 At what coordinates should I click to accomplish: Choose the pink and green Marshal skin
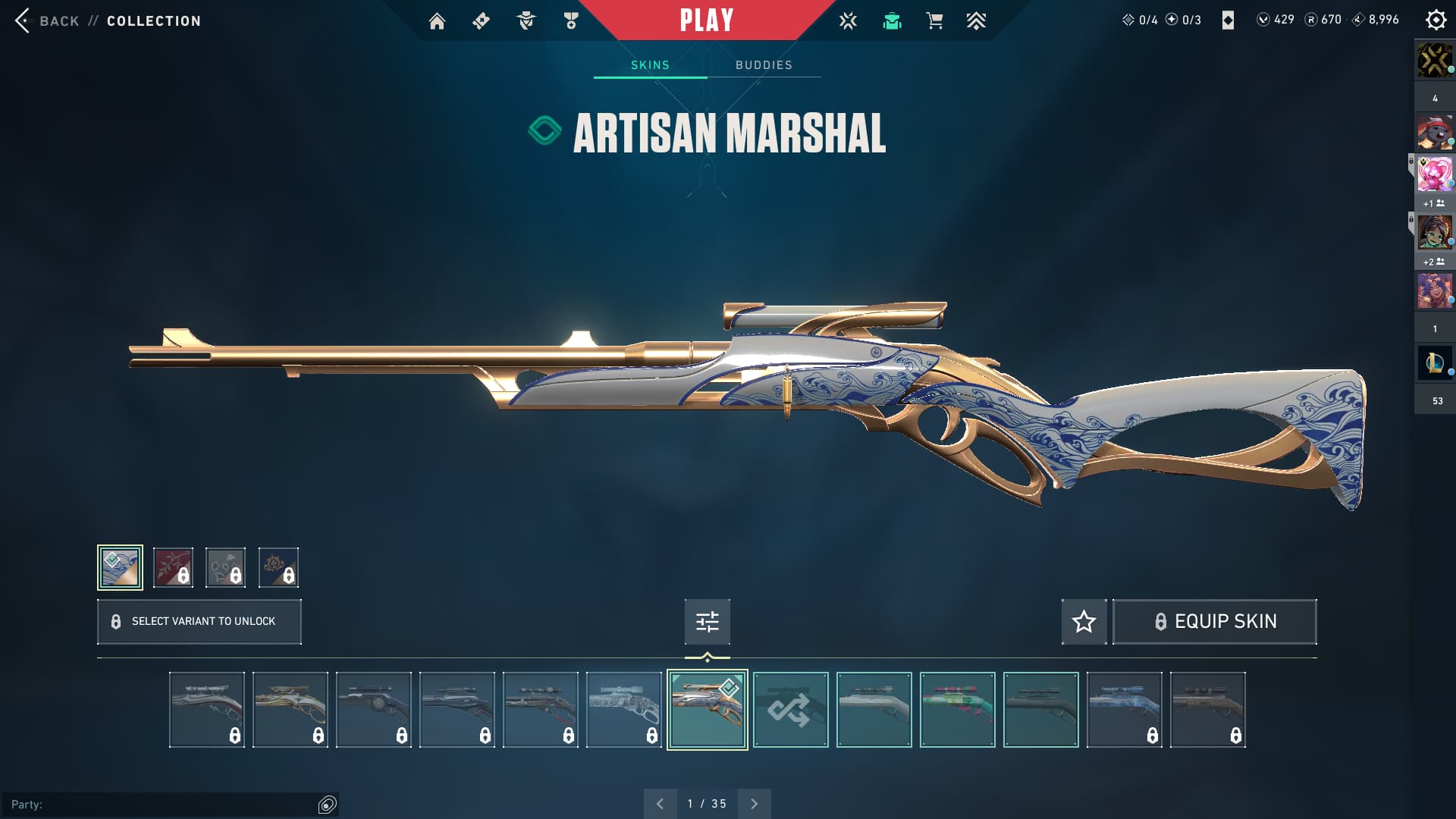tap(957, 710)
